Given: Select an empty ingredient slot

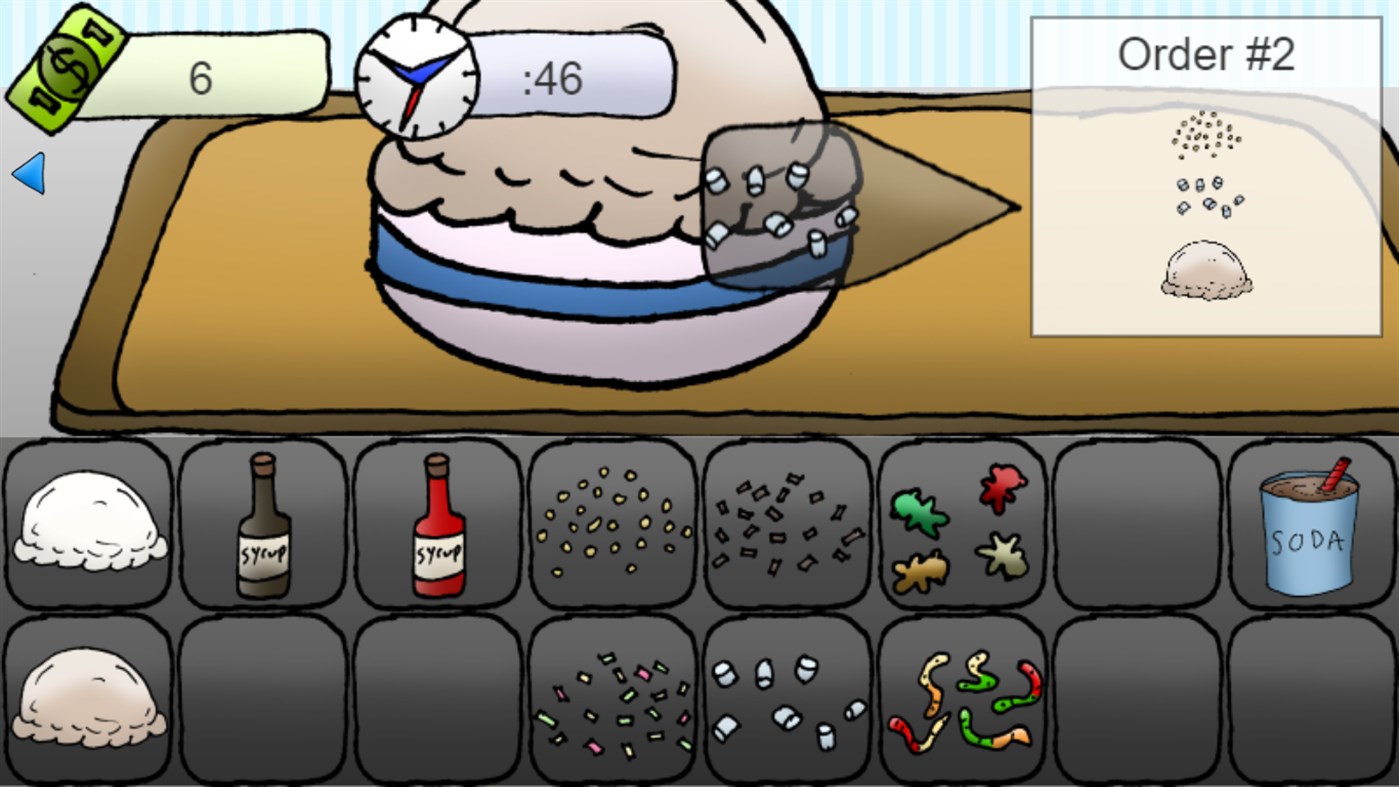Looking at the screenshot, I should pyautogui.click(x=1136, y=525).
